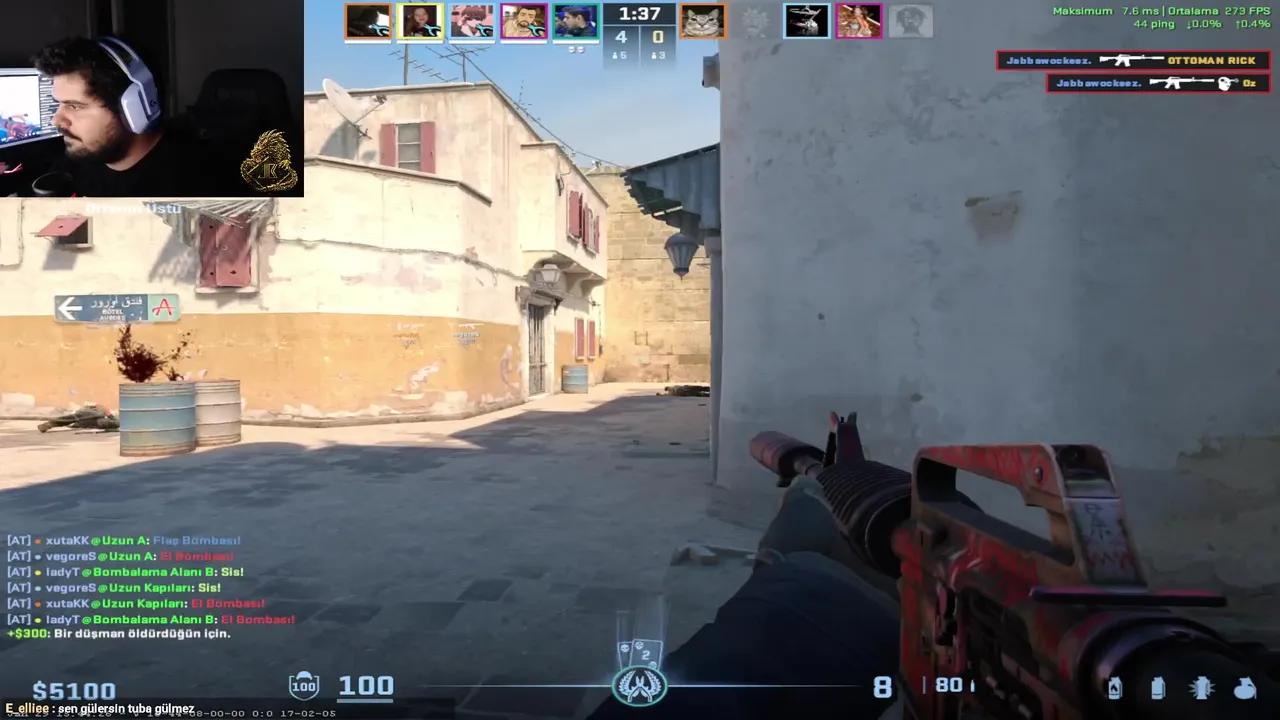Click the headshot skull icon in Oz's kill notice
Screen dimensions: 1280x720
(1222, 83)
